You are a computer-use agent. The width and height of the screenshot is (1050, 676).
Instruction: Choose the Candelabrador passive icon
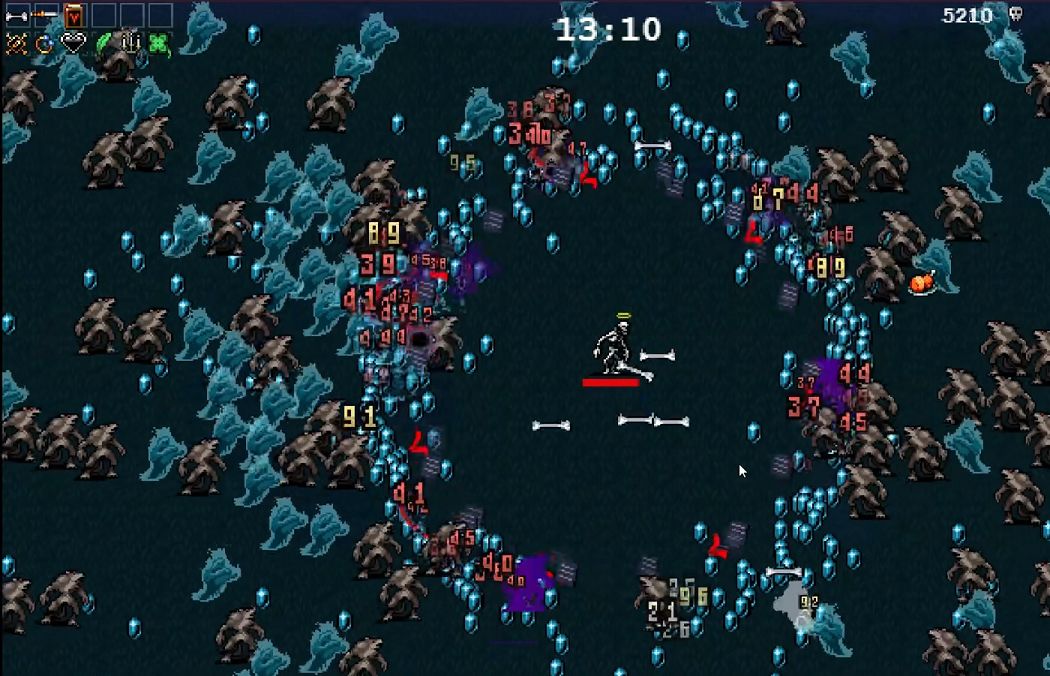pos(132,44)
